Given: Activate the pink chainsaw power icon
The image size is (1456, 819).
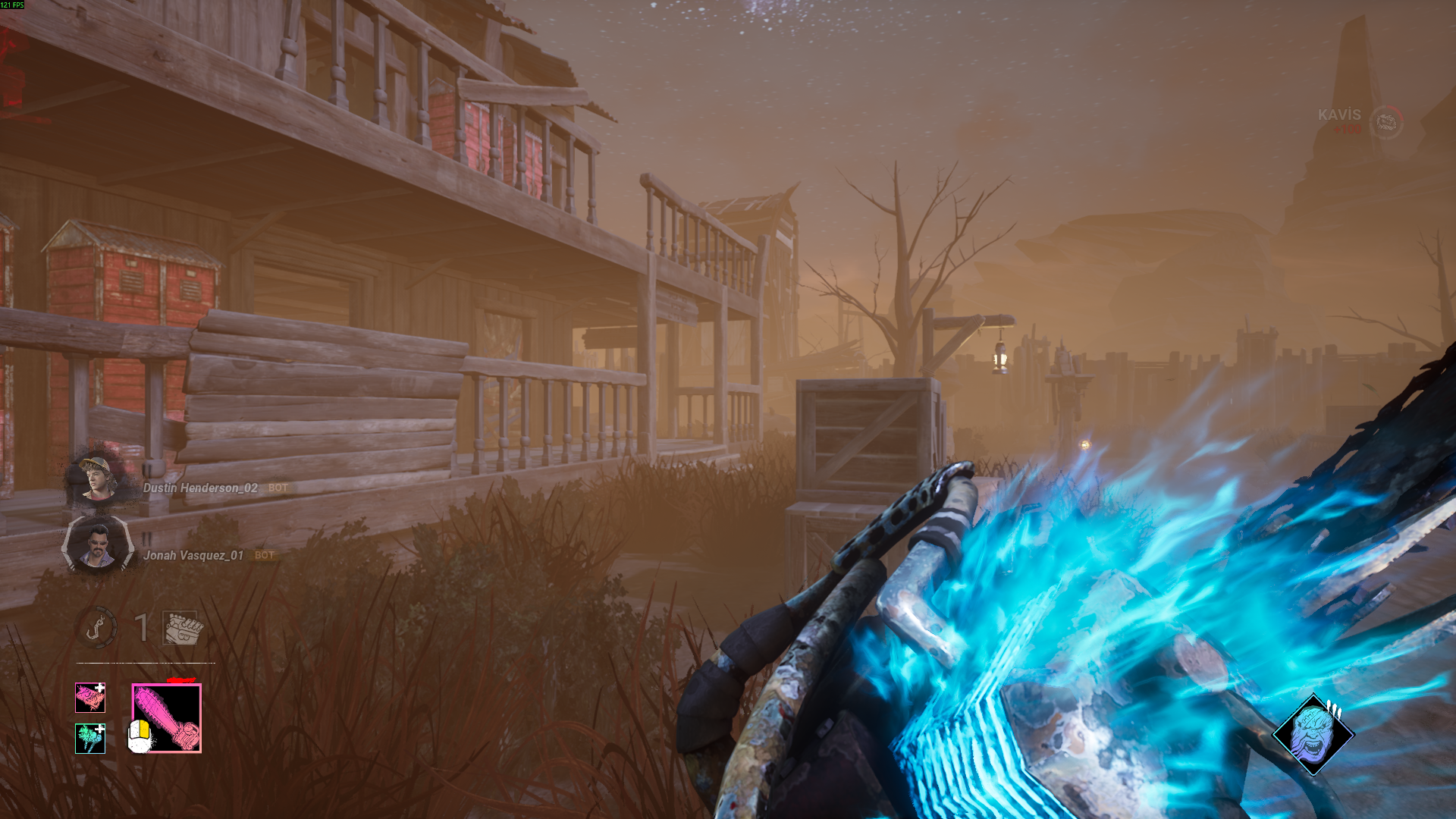Looking at the screenshot, I should [167, 718].
